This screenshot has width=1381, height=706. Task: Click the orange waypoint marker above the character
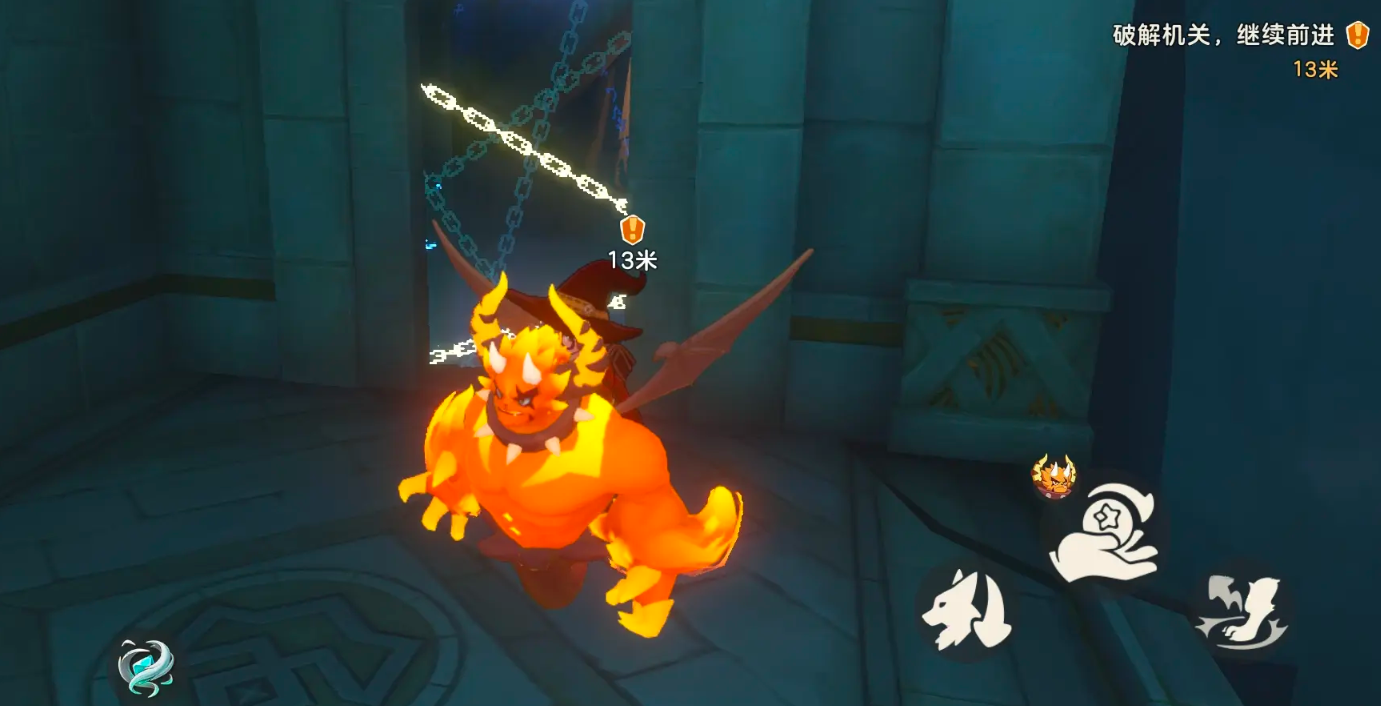tap(632, 230)
